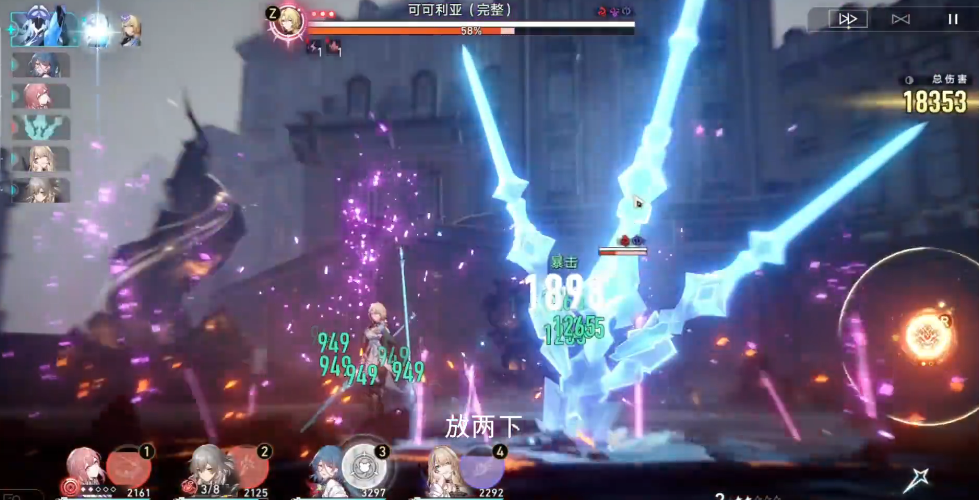Select the silver-haired character in turn order

point(43,189)
